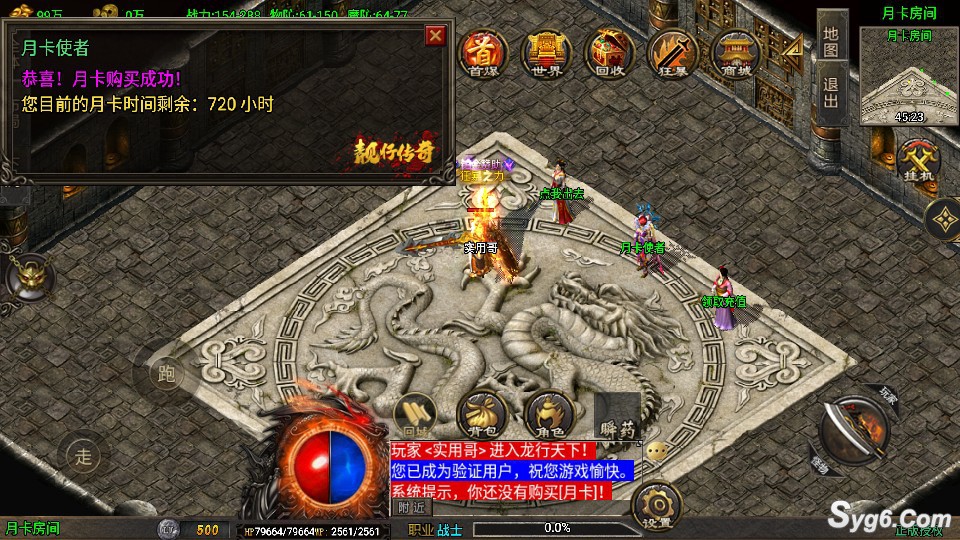Collapse the top icon row arrow
The image size is (960, 540).
click(x=792, y=50)
